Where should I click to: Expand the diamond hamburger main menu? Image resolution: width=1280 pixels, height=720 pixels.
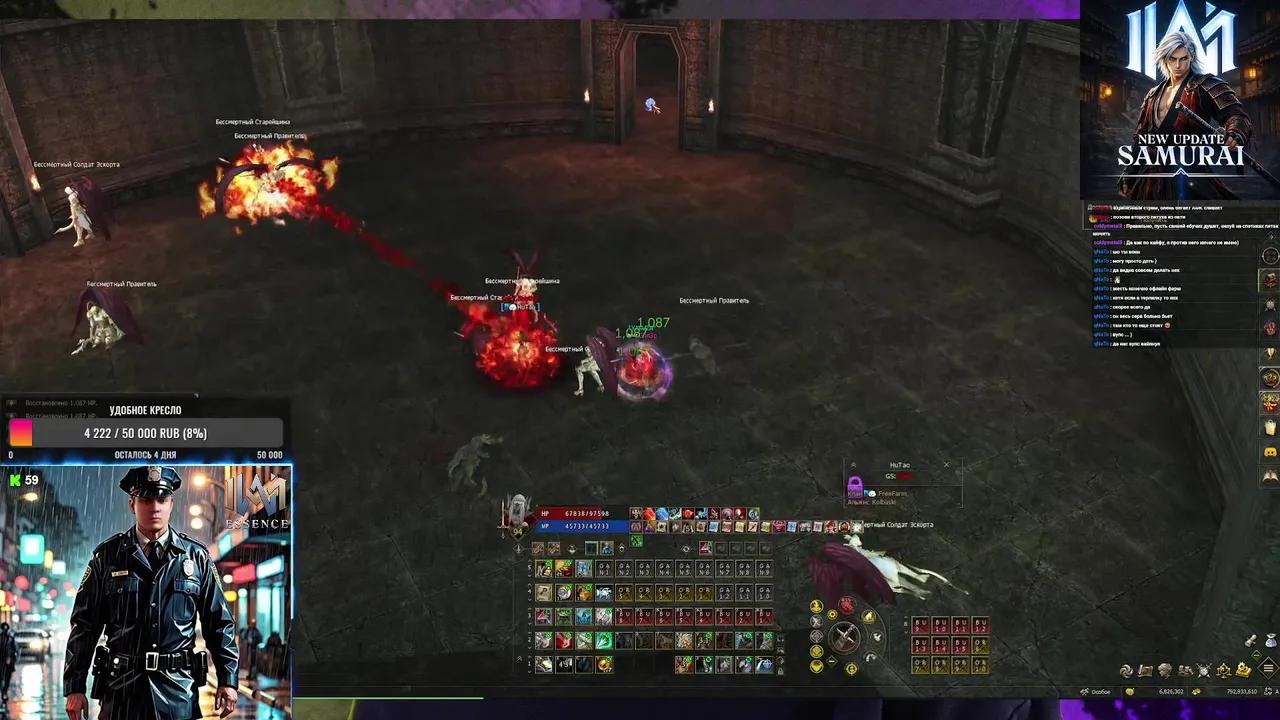pos(1267,668)
